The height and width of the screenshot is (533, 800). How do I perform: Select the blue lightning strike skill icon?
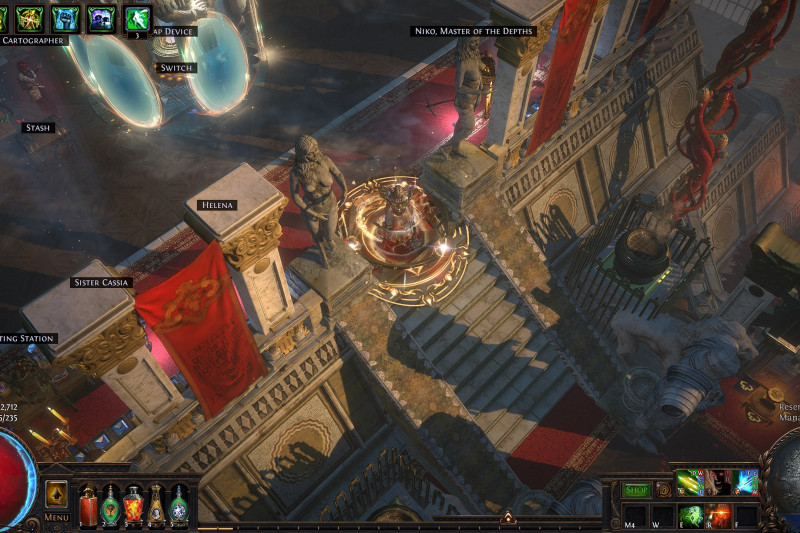[745, 482]
